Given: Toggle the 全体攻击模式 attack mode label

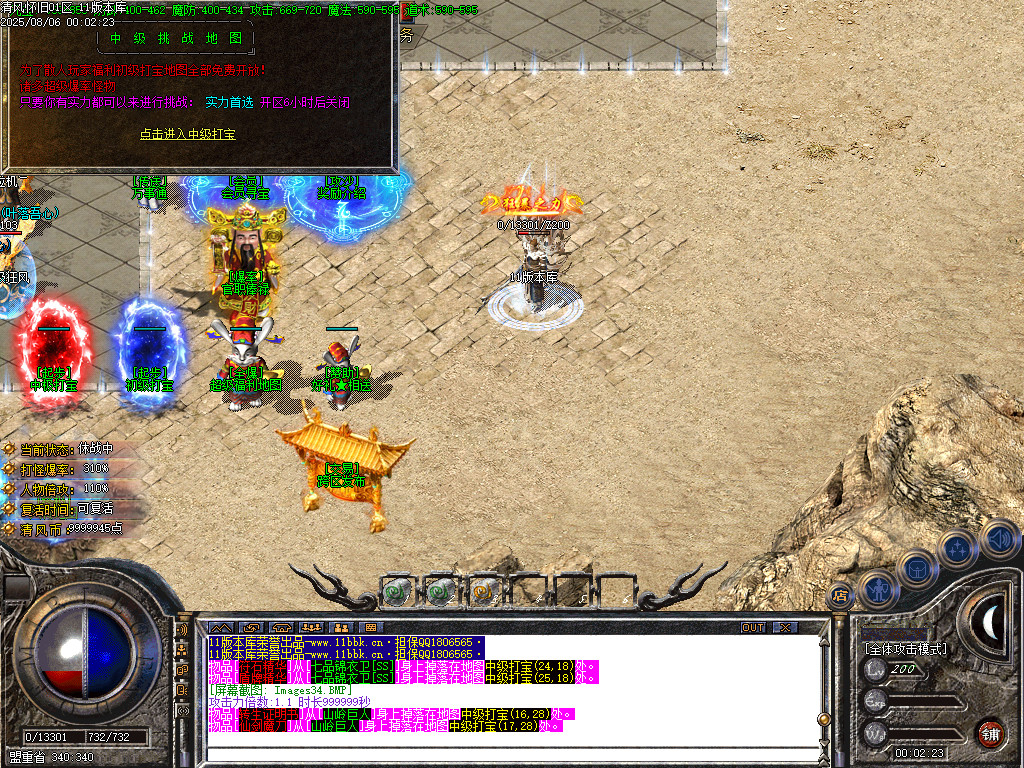Looking at the screenshot, I should [905, 649].
